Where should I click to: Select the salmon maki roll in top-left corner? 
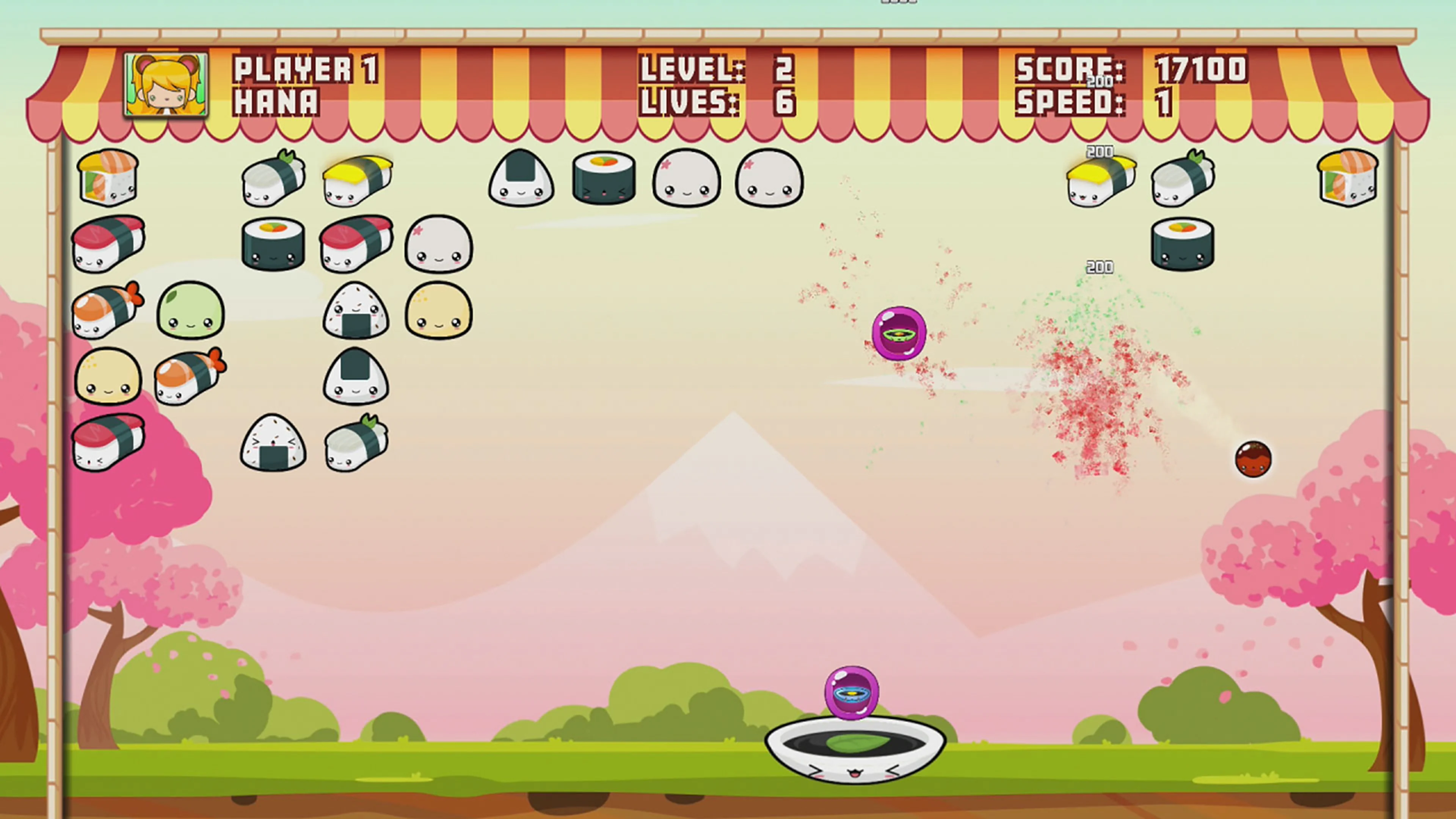pos(107,178)
